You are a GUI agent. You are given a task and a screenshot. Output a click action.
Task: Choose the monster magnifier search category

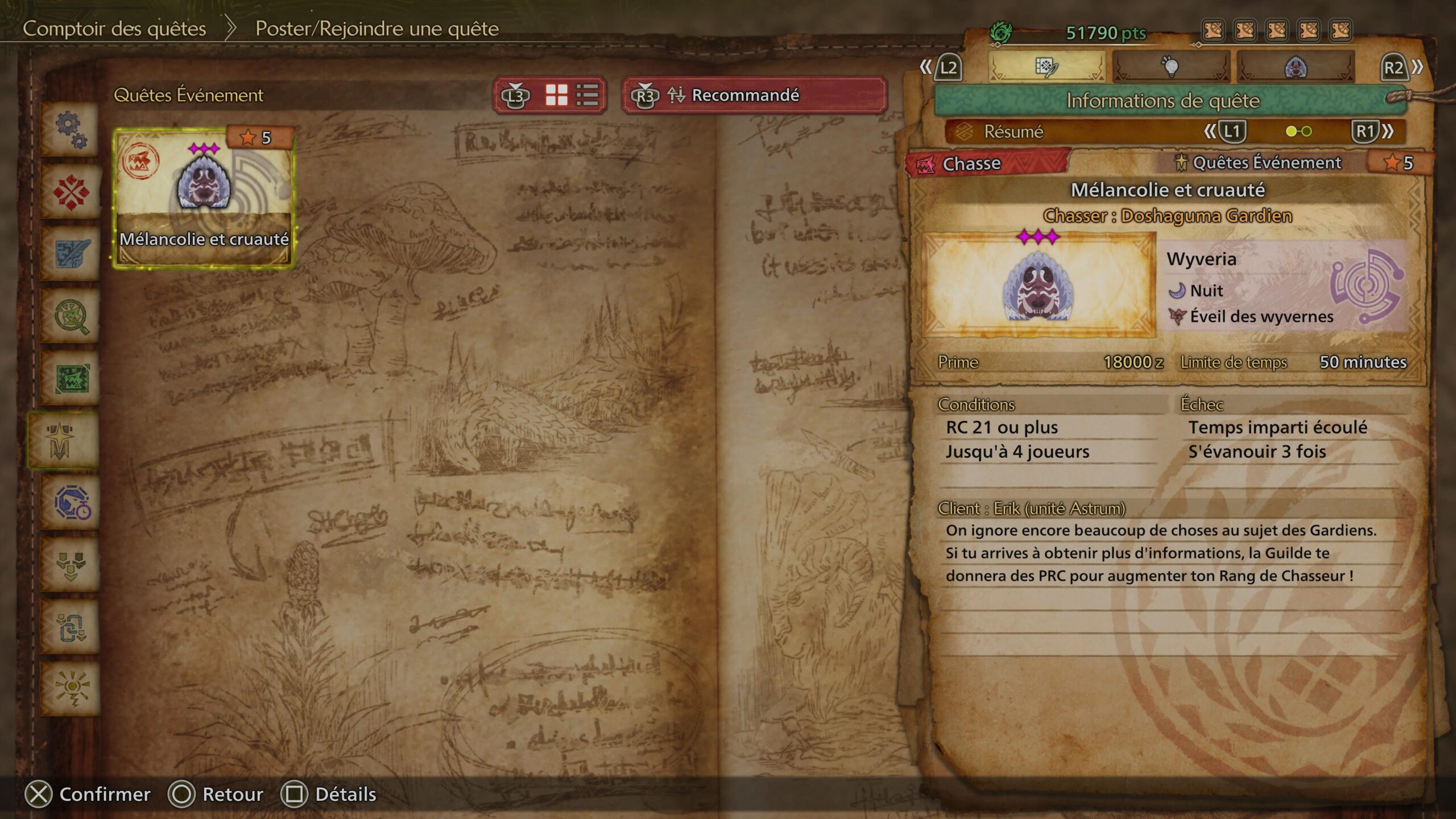click(71, 316)
